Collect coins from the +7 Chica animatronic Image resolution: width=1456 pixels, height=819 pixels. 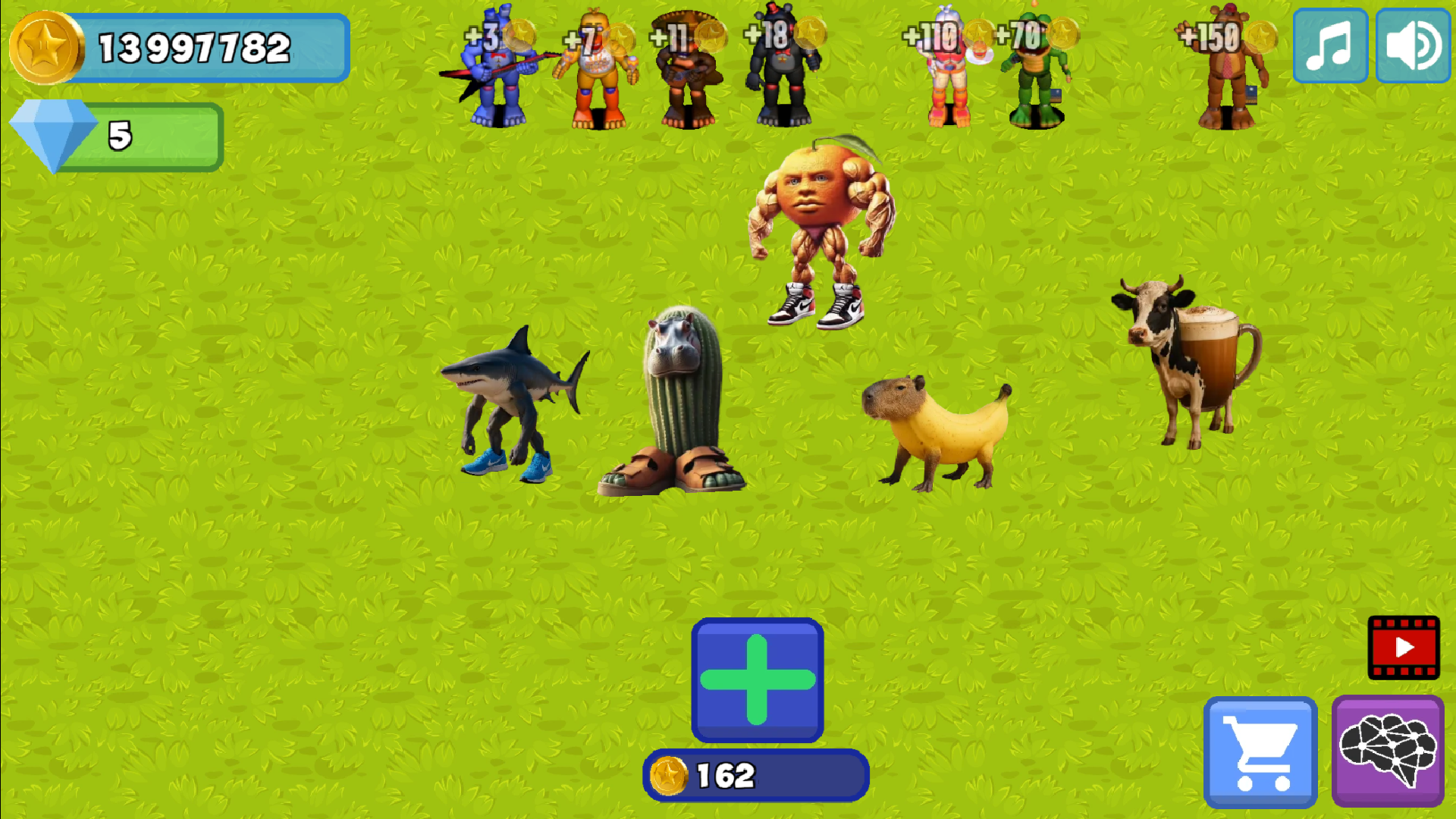coord(599,72)
